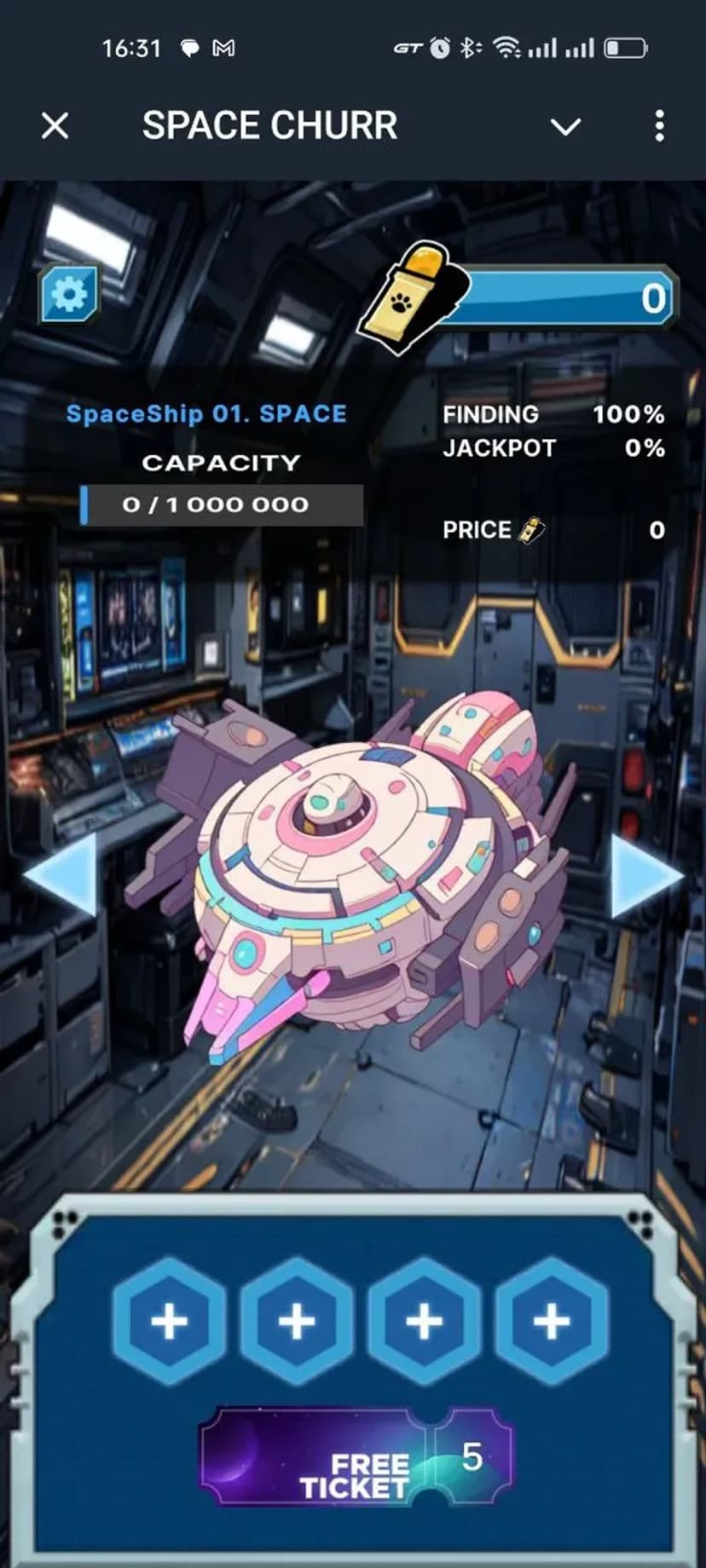Use the Free Ticket button
The width and height of the screenshot is (706, 1568).
(356, 1458)
